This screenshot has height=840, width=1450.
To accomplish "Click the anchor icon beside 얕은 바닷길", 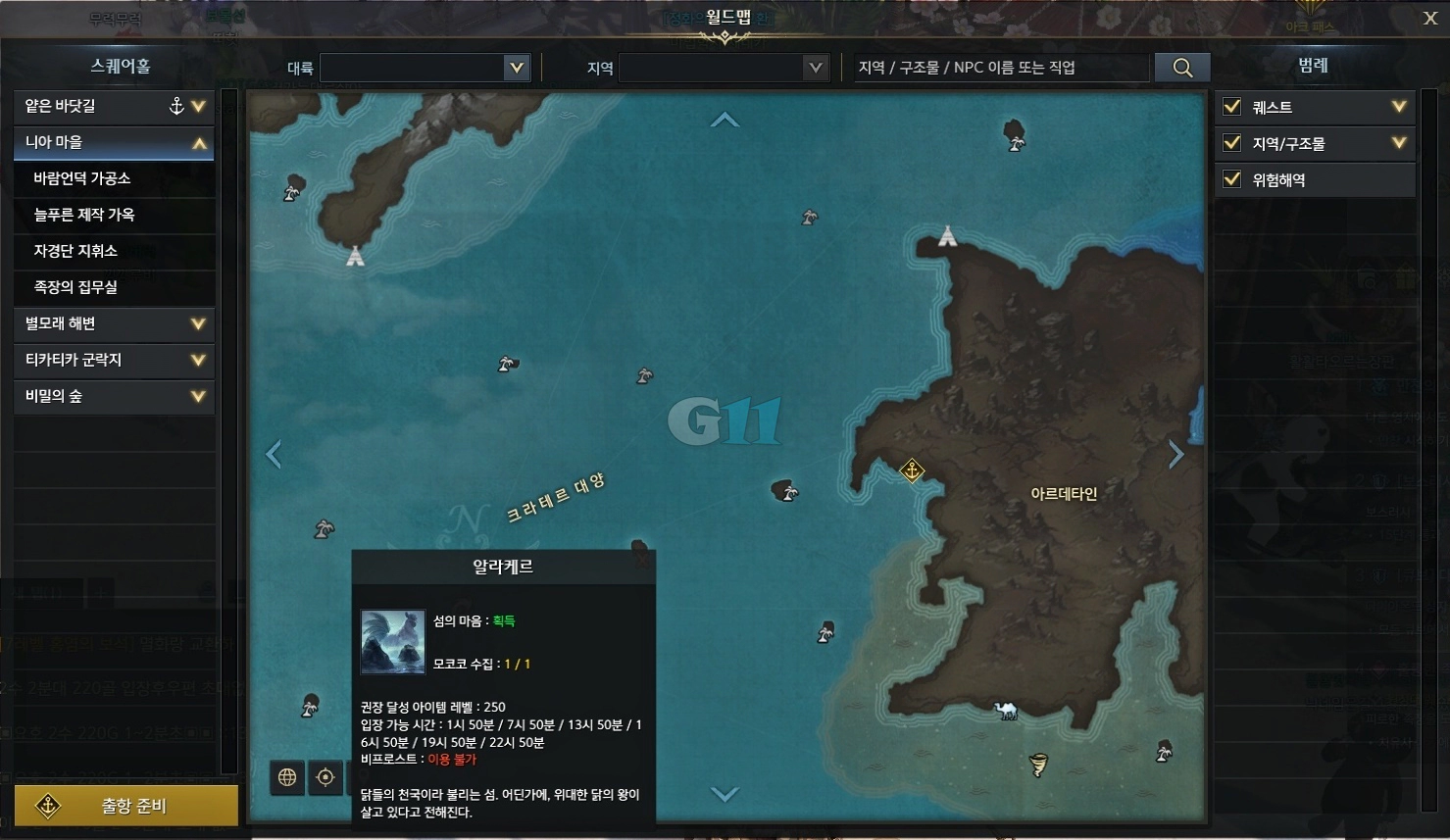I will coord(175,105).
